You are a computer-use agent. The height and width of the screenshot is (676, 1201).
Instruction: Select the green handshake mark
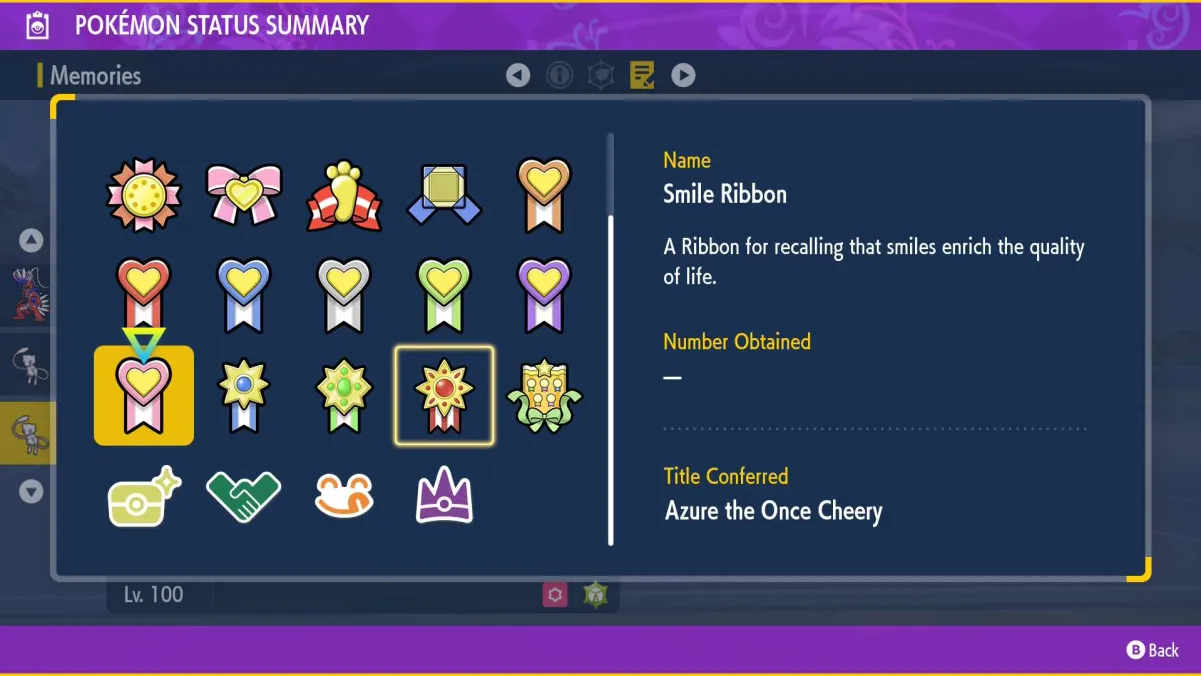244,496
